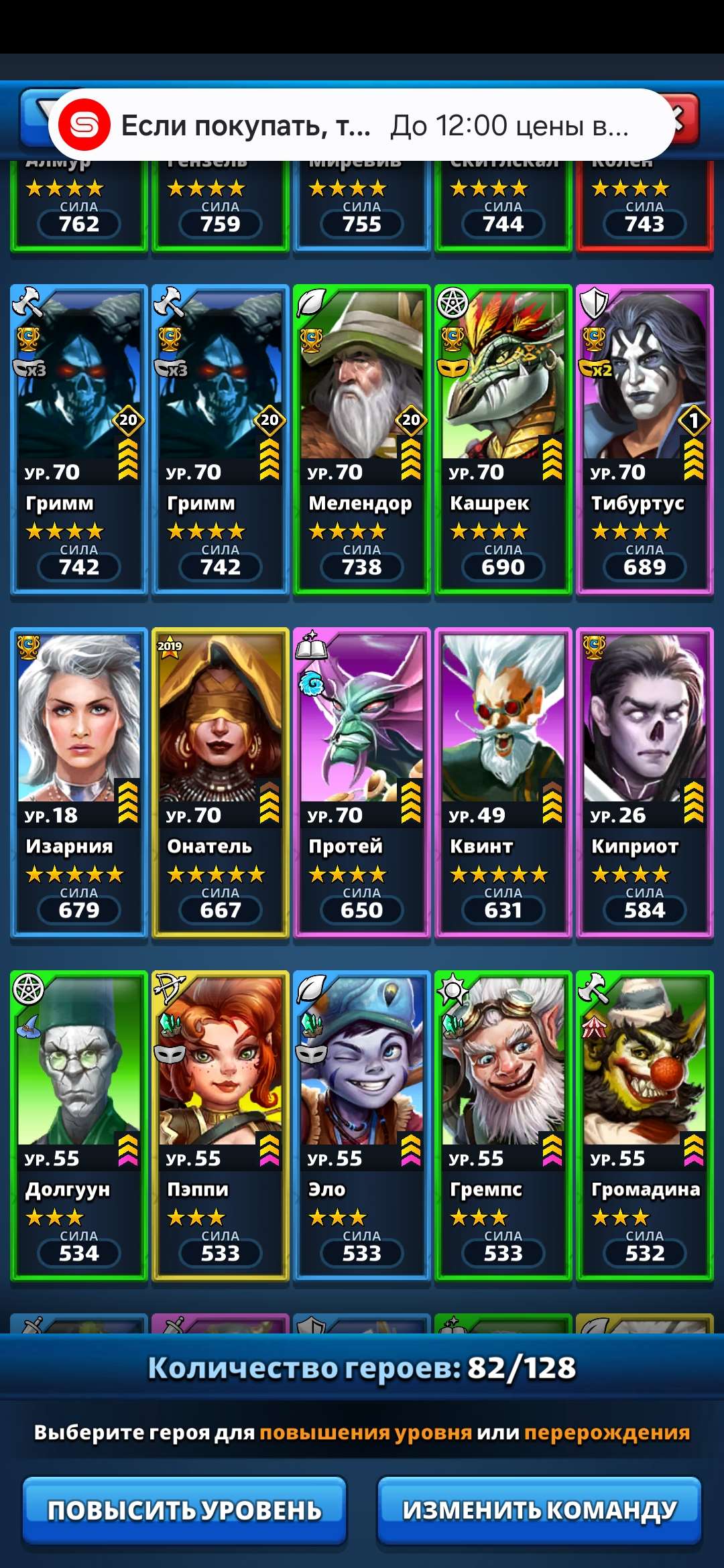Choose the Пэппи hero card
Screen dimensions: 724x1568
point(221,1126)
